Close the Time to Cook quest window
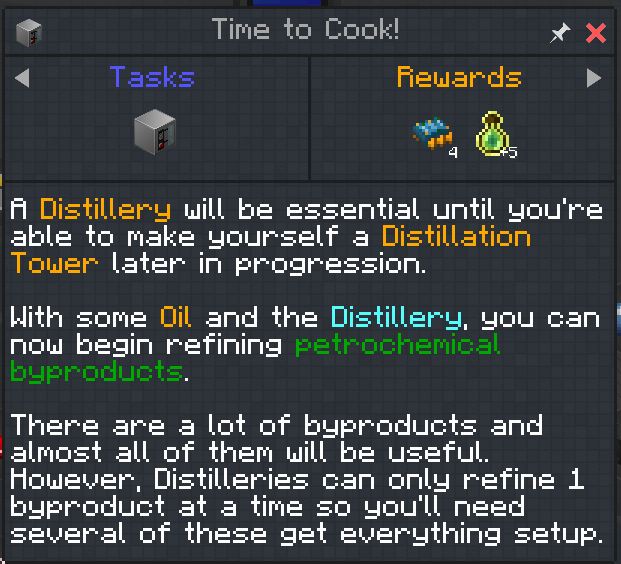621x564 pixels. [596, 33]
